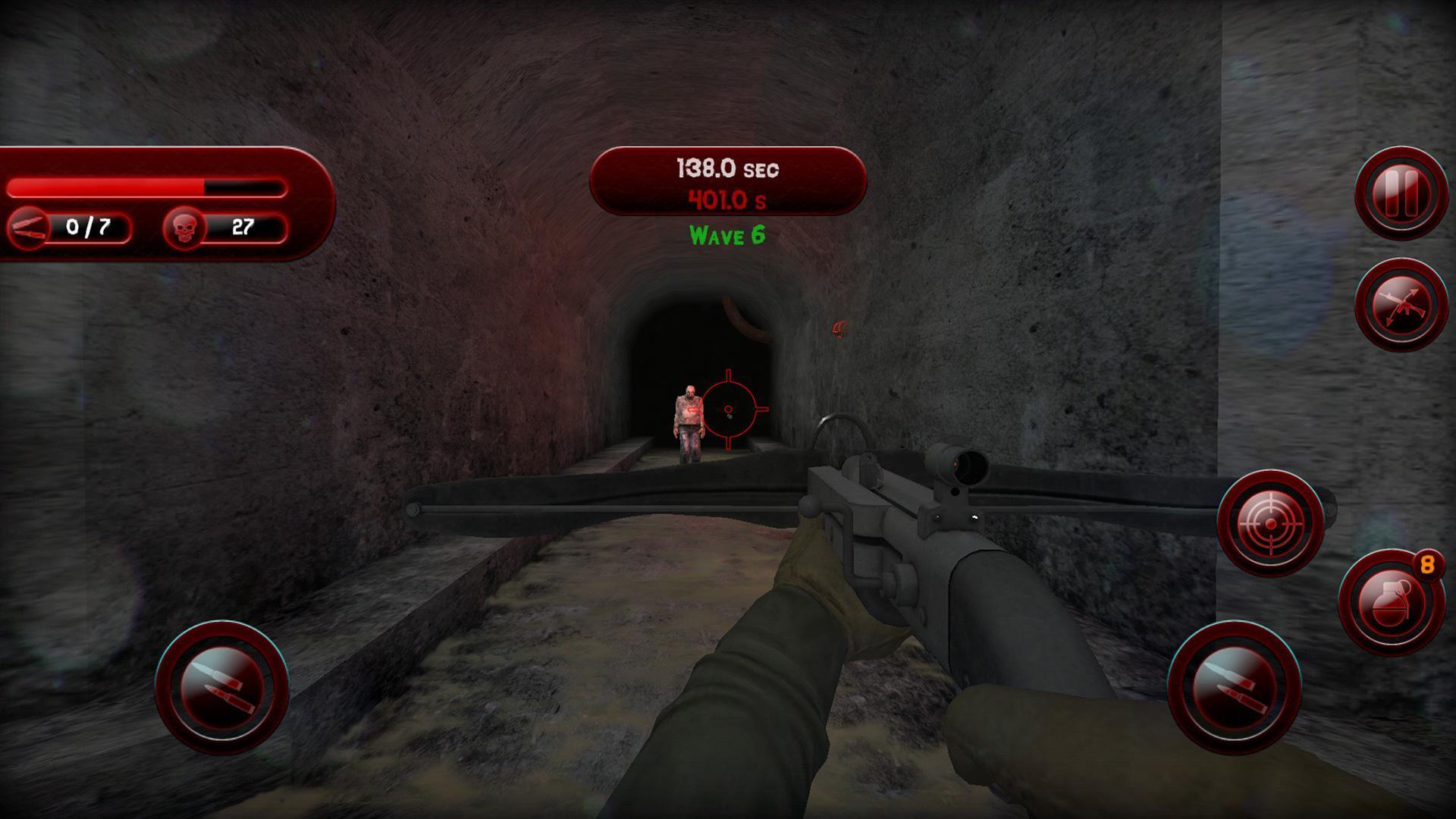Image resolution: width=1456 pixels, height=819 pixels.
Task: Activate the crosshair aim button
Action: [1270, 522]
